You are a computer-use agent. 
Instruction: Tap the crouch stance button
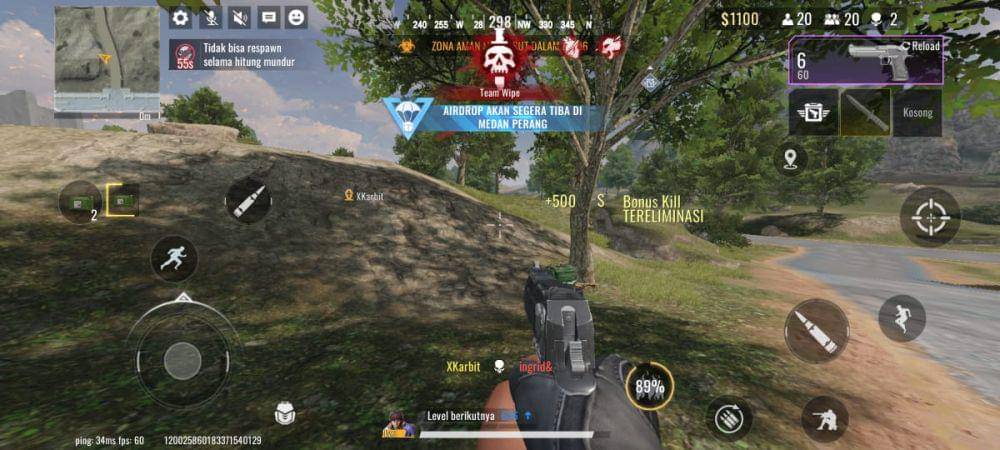[825, 420]
